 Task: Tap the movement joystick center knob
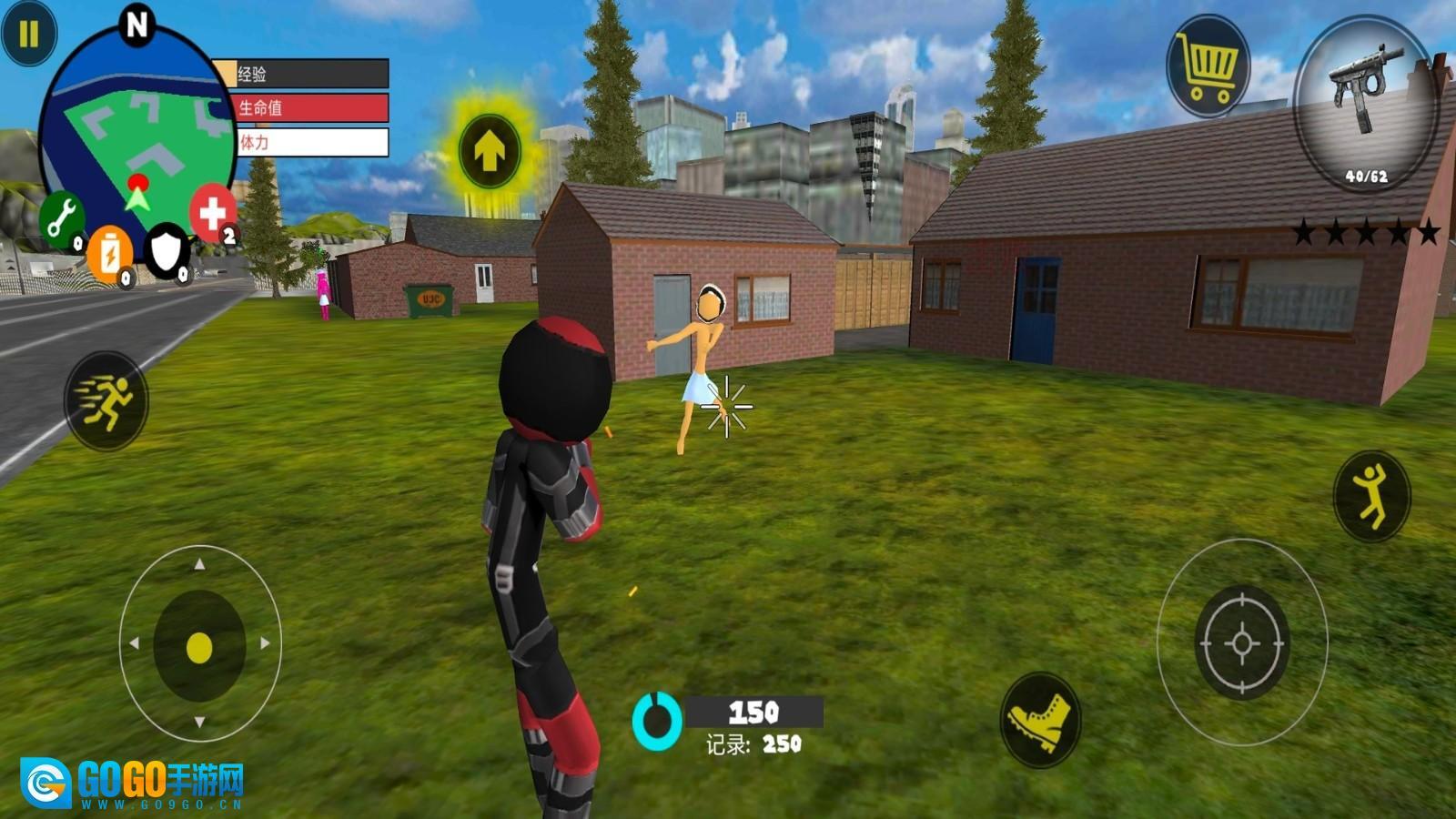pyautogui.click(x=199, y=648)
